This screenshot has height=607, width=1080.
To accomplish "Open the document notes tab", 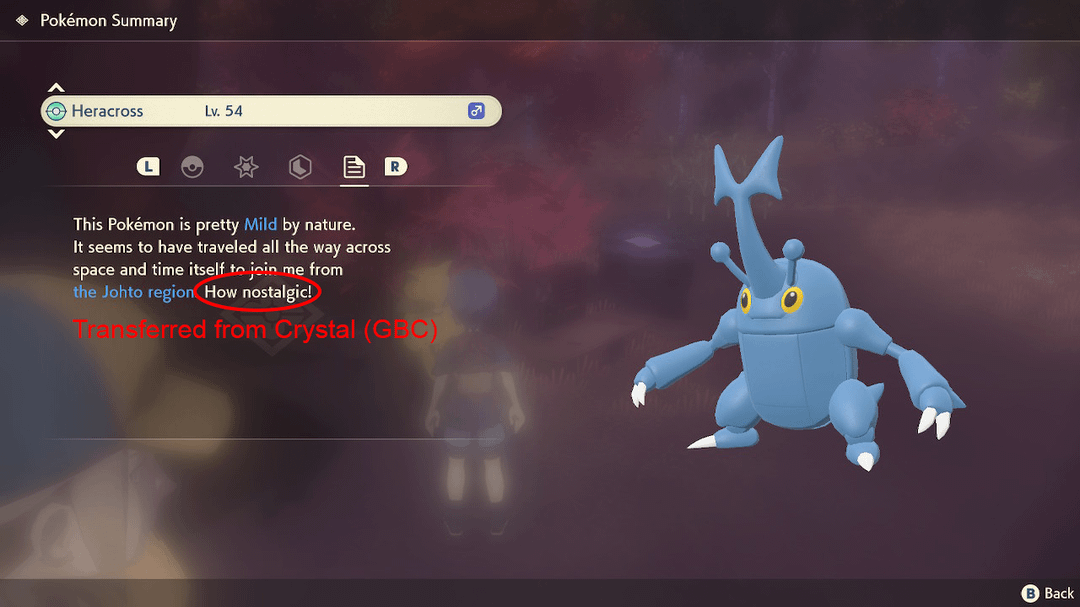I will (x=354, y=167).
